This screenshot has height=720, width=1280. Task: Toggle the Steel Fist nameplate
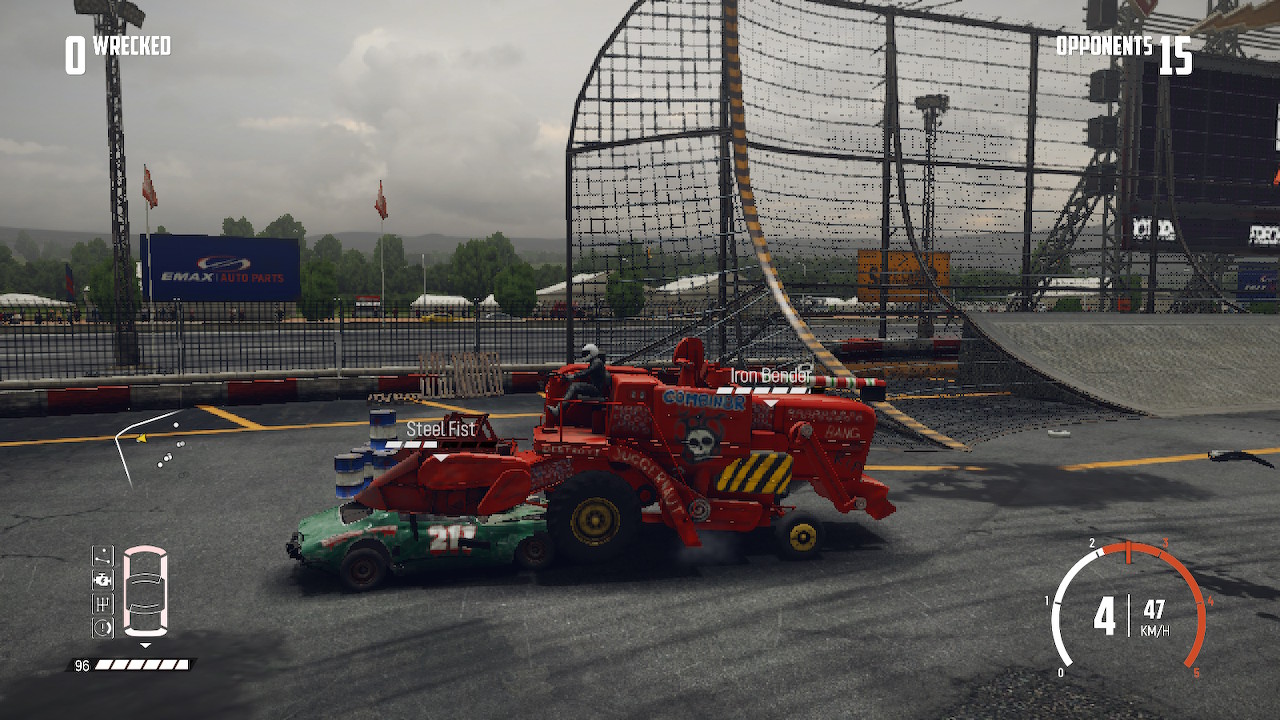coord(443,431)
